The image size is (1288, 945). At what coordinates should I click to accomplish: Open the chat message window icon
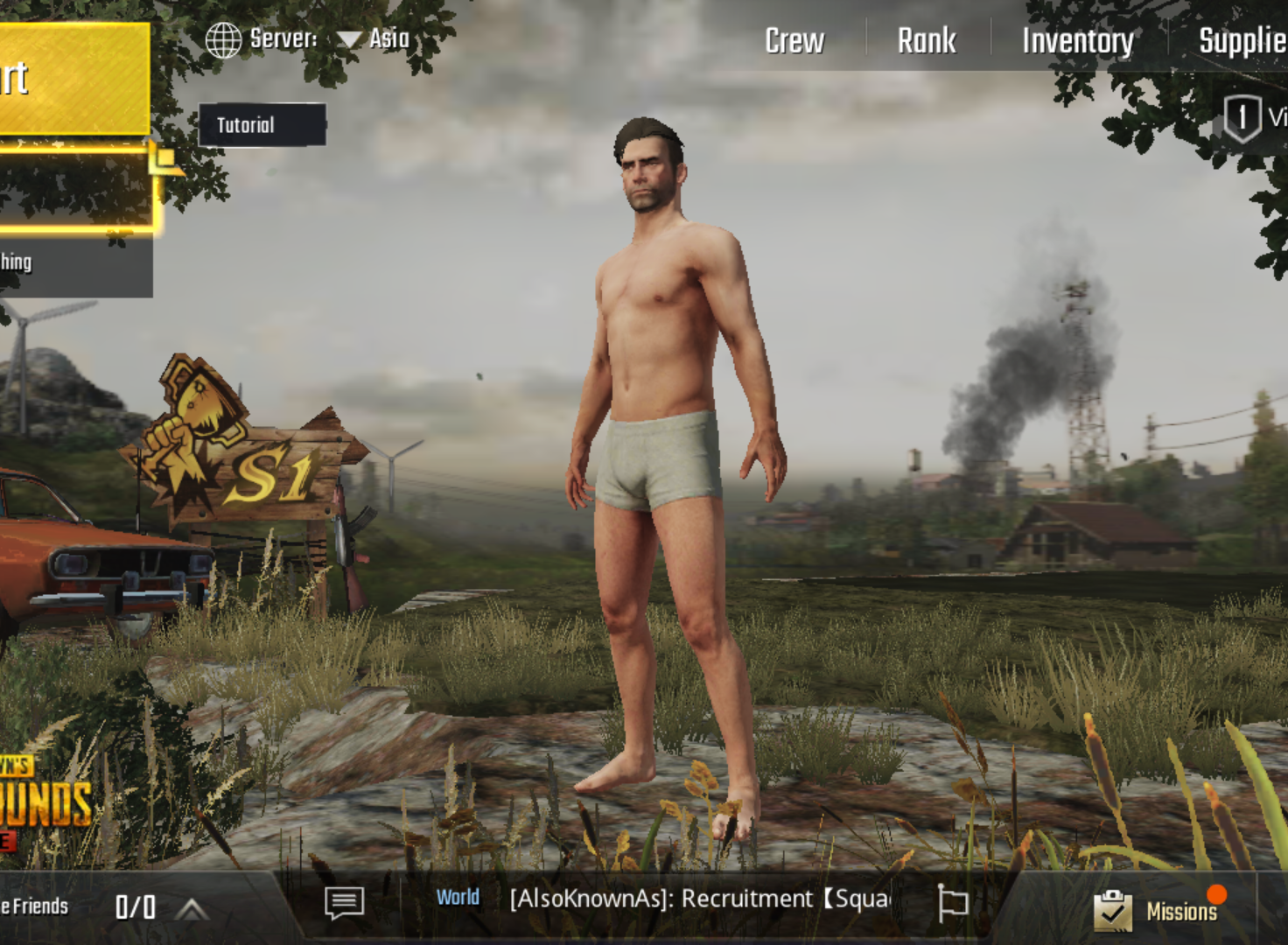[344, 902]
